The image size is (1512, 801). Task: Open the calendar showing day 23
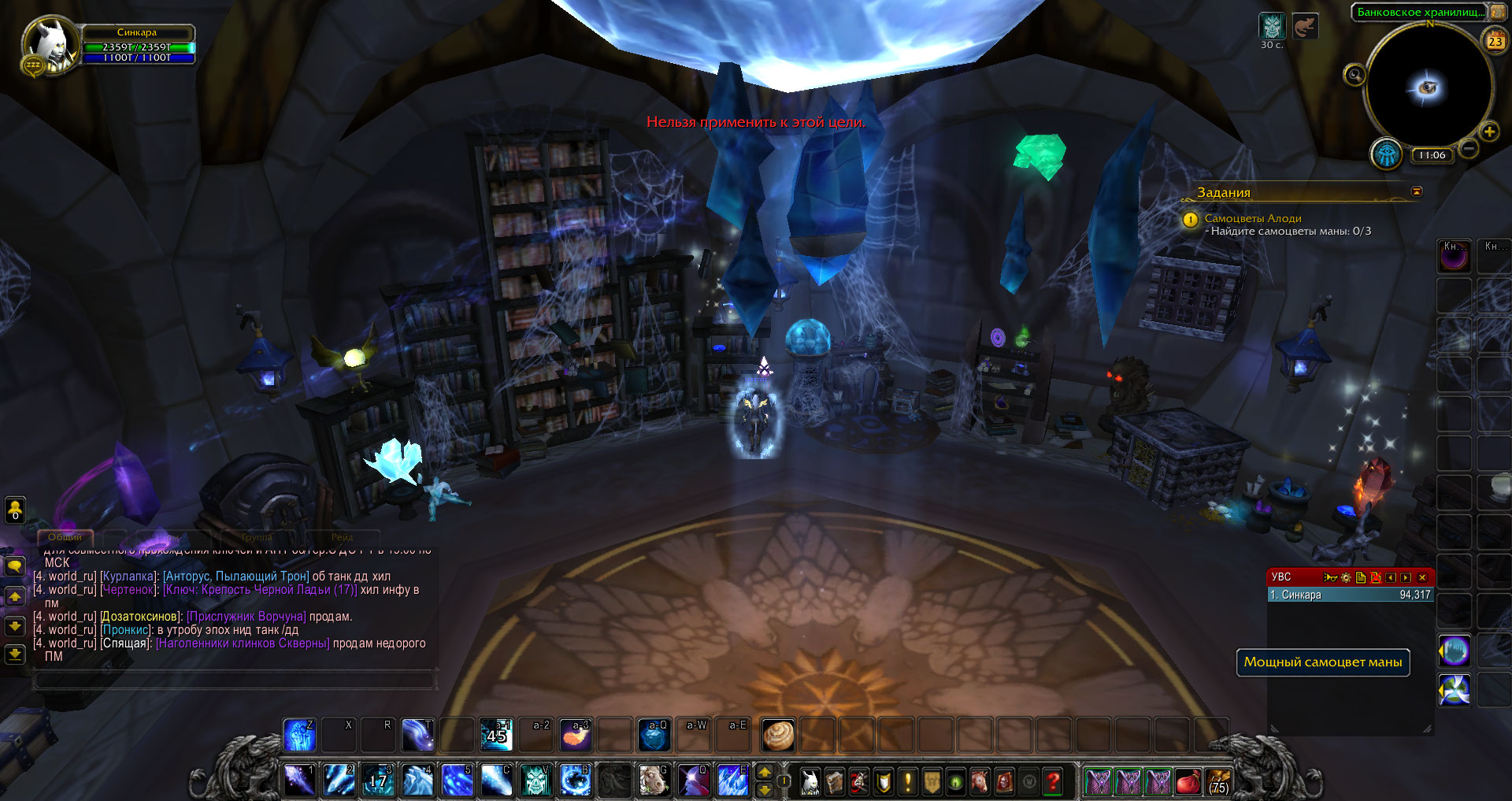(1495, 41)
